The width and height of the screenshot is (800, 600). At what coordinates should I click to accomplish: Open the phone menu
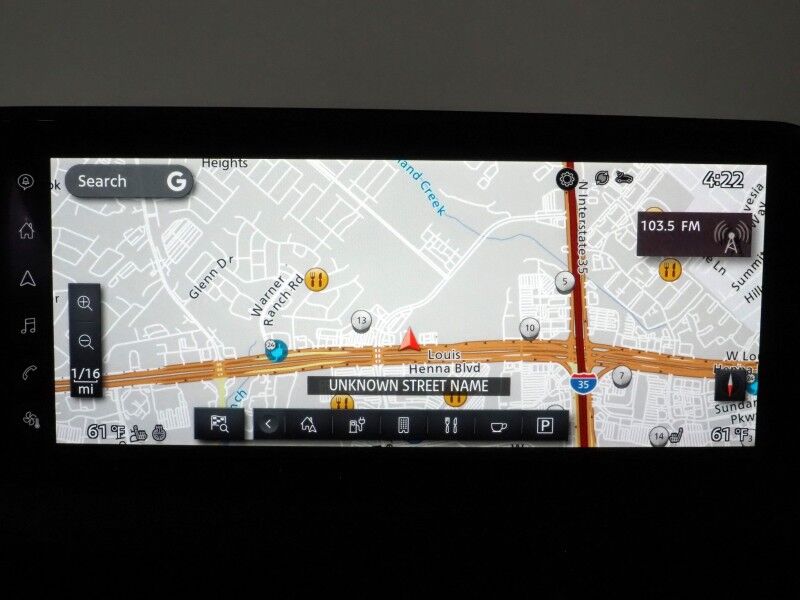27,372
